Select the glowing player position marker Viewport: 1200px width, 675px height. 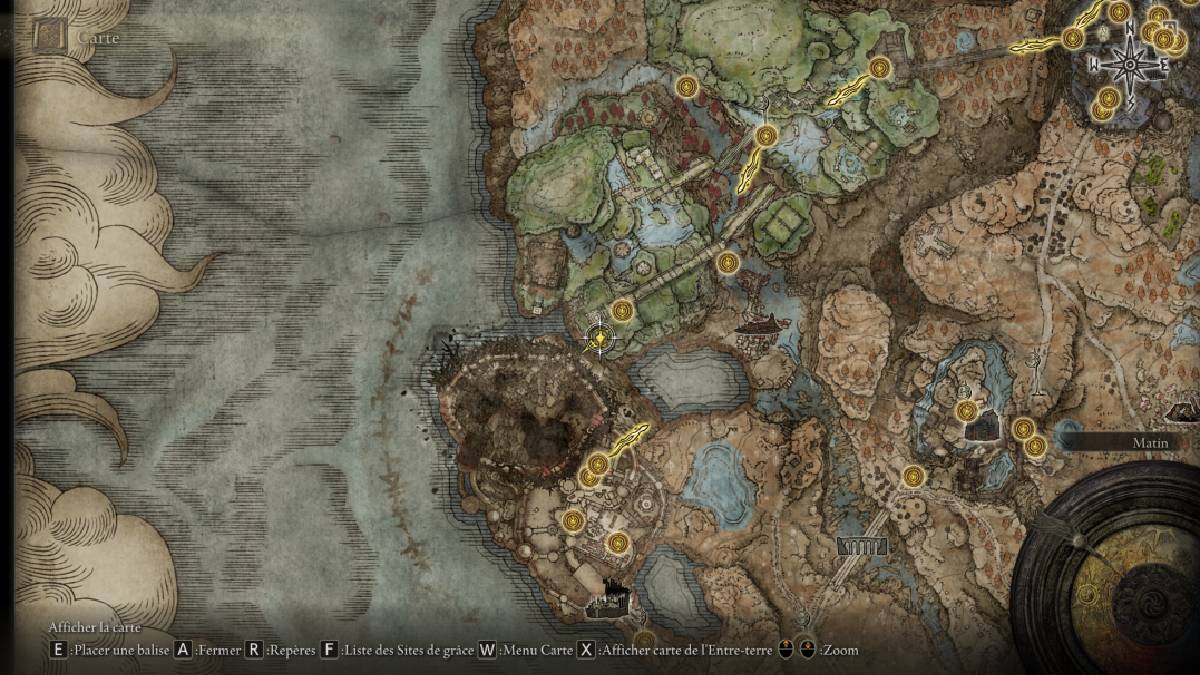click(599, 341)
